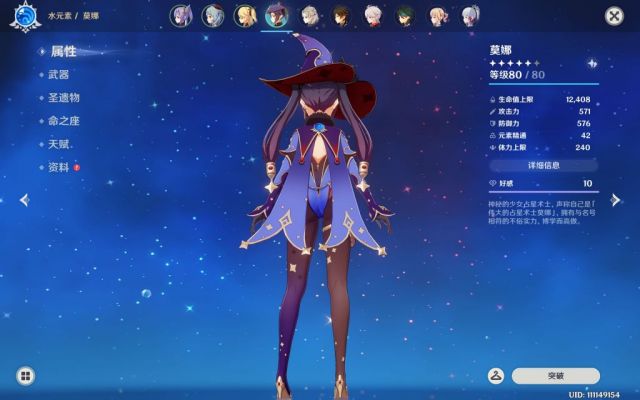The height and width of the screenshot is (400, 640).
Task: Select Mona's witch-hat portrait in the top bar
Action: pos(276,15)
